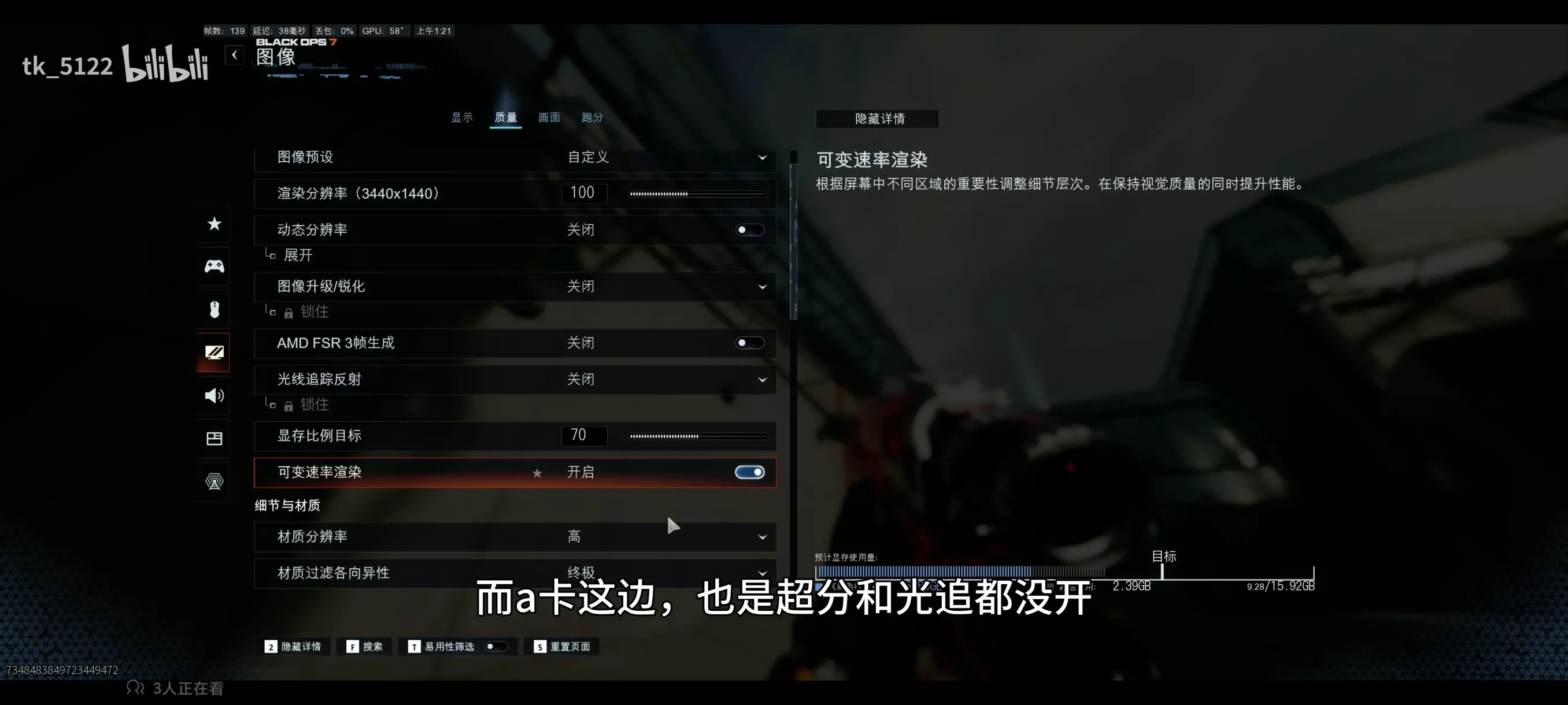This screenshot has height=705, width=1568.
Task: Toggle 动态分辨率 switch off
Action: (749, 230)
